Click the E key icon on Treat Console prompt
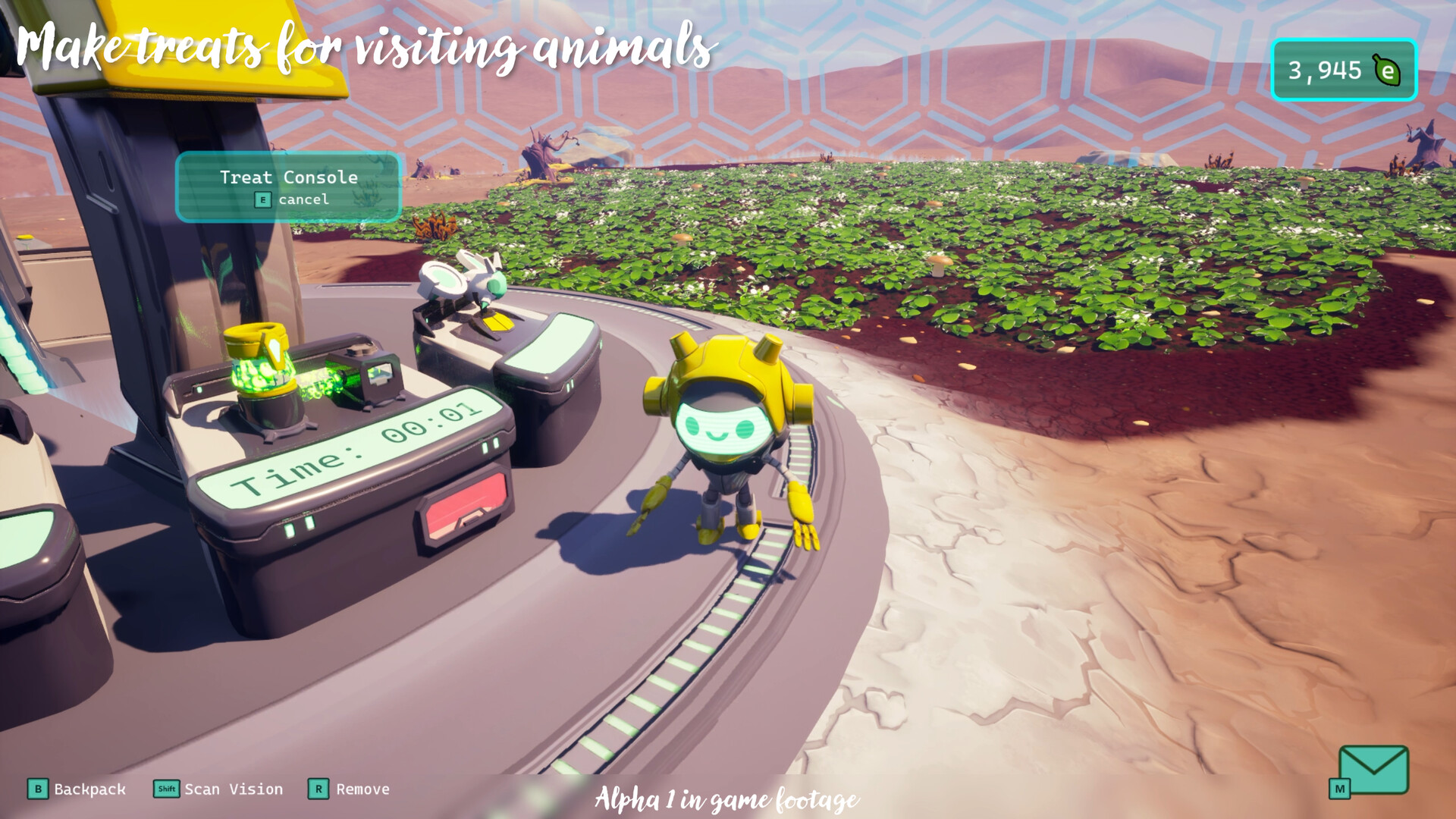 (x=262, y=200)
